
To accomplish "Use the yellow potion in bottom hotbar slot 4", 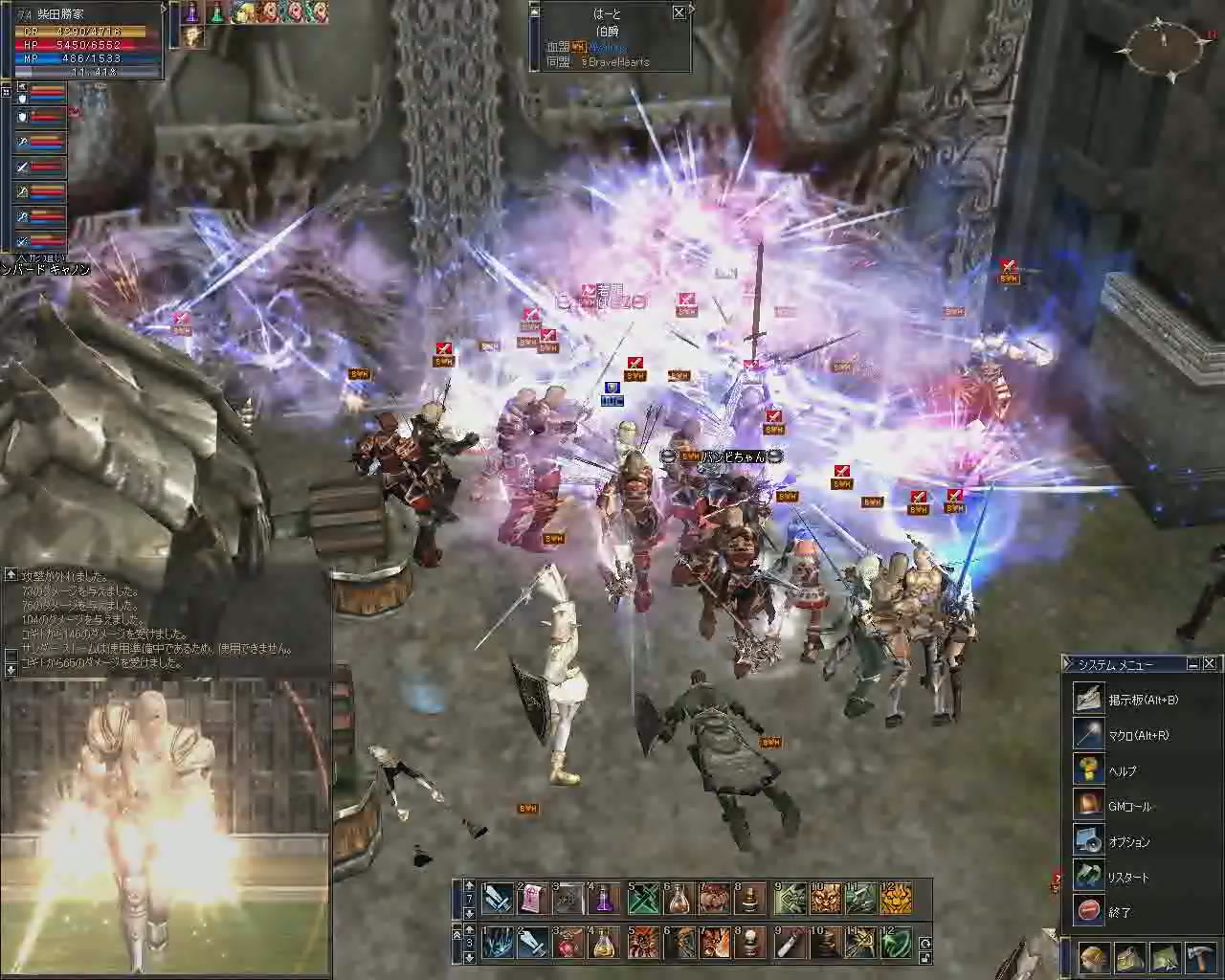I will (604, 943).
